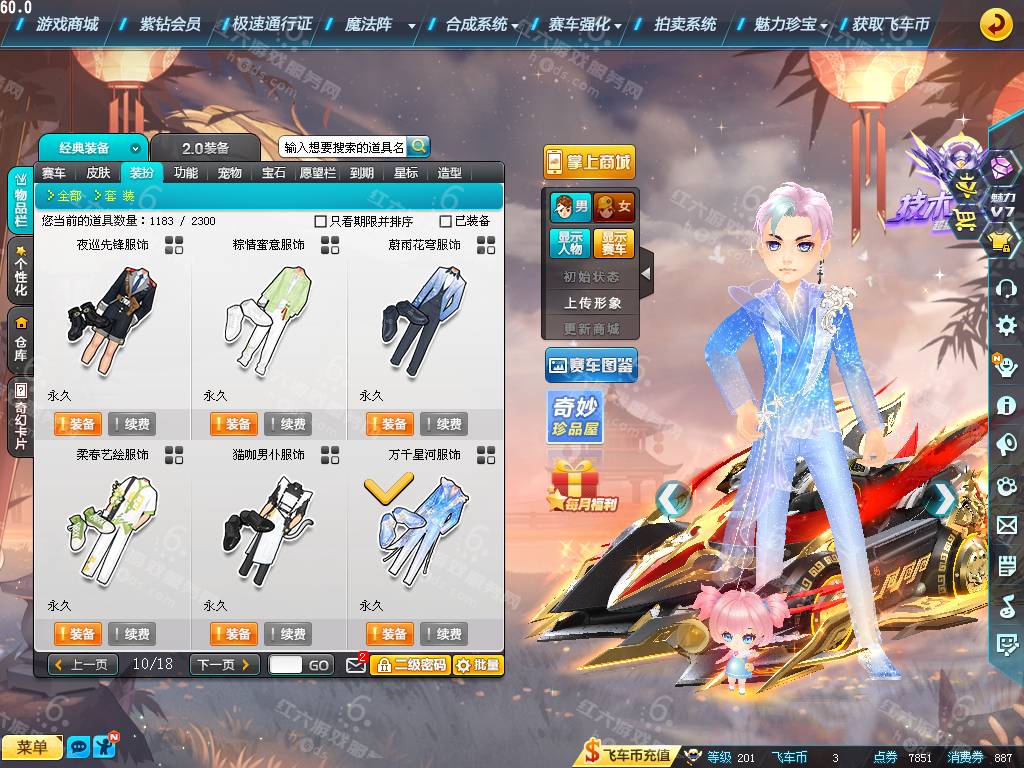Image resolution: width=1024 pixels, height=768 pixels.
Task: Switch to the 宠物 category tab
Action: pos(230,173)
